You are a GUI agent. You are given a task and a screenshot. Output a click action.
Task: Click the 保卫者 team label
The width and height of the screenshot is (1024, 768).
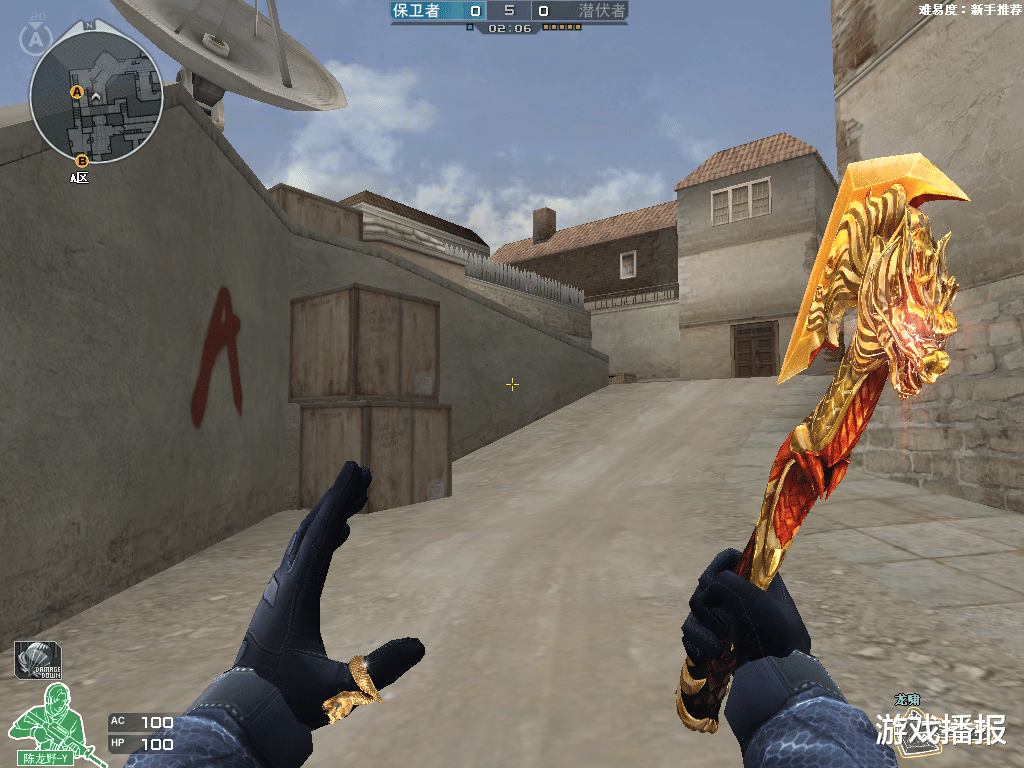click(416, 11)
